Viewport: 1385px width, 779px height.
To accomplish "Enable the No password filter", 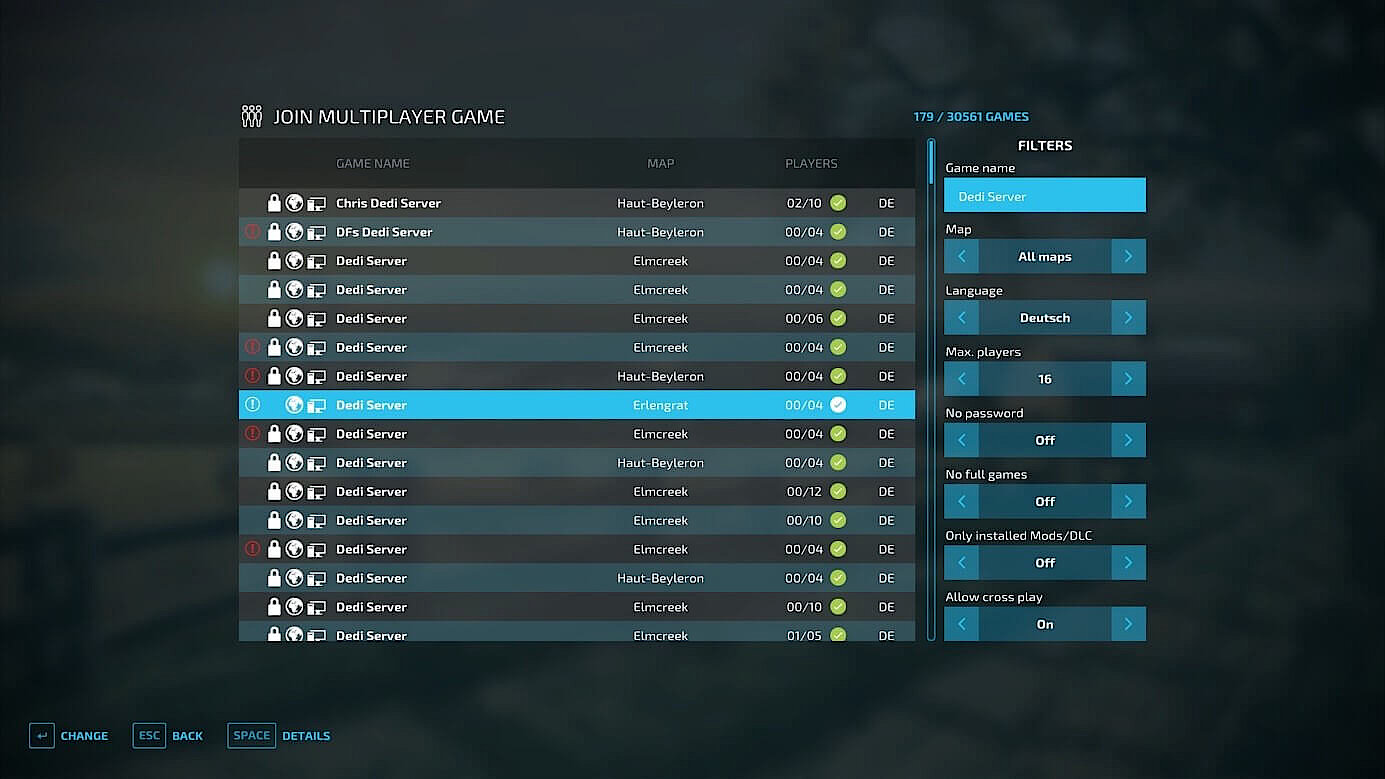I will tap(1129, 440).
